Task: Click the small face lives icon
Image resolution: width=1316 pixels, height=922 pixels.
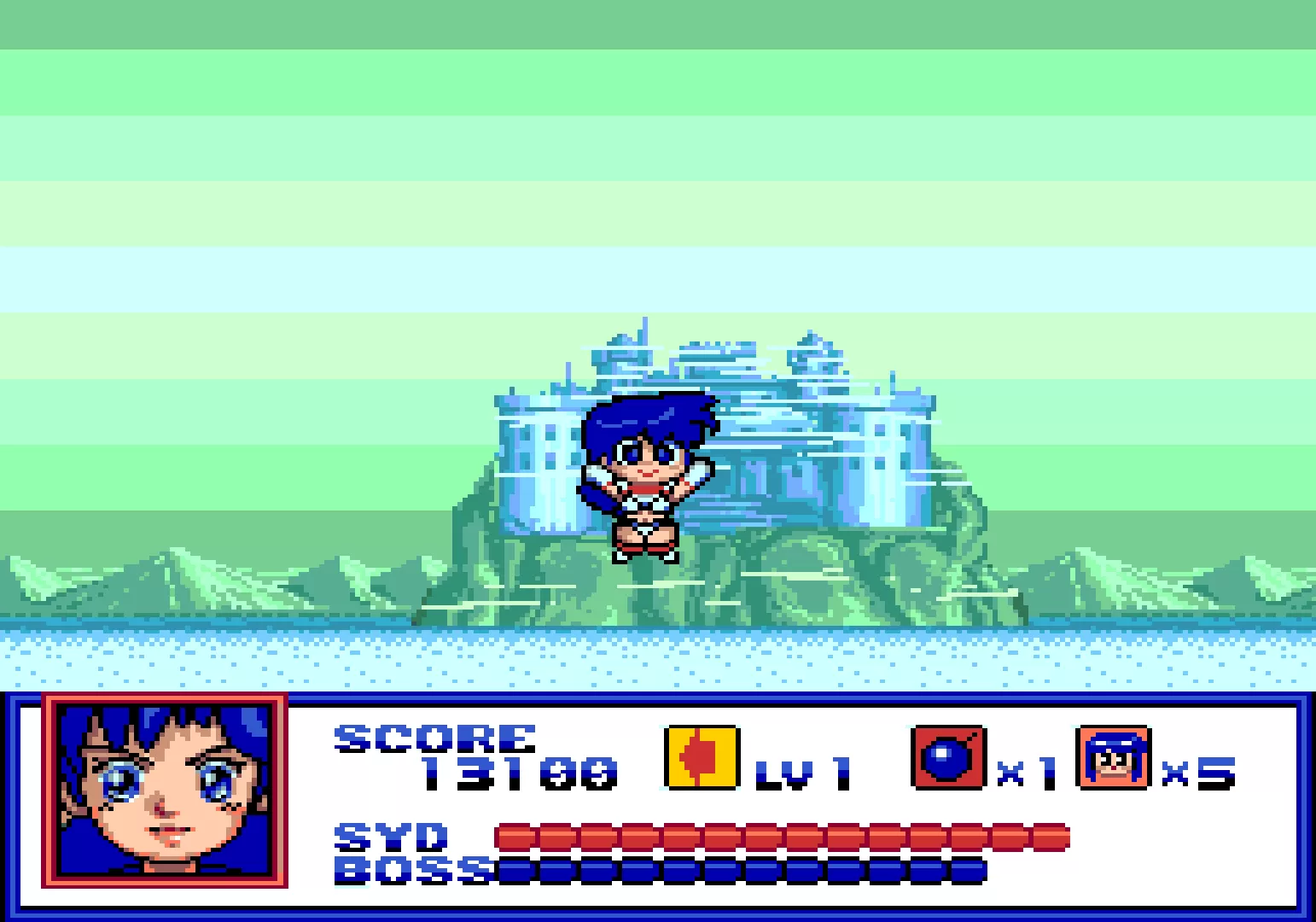Action: [1115, 757]
